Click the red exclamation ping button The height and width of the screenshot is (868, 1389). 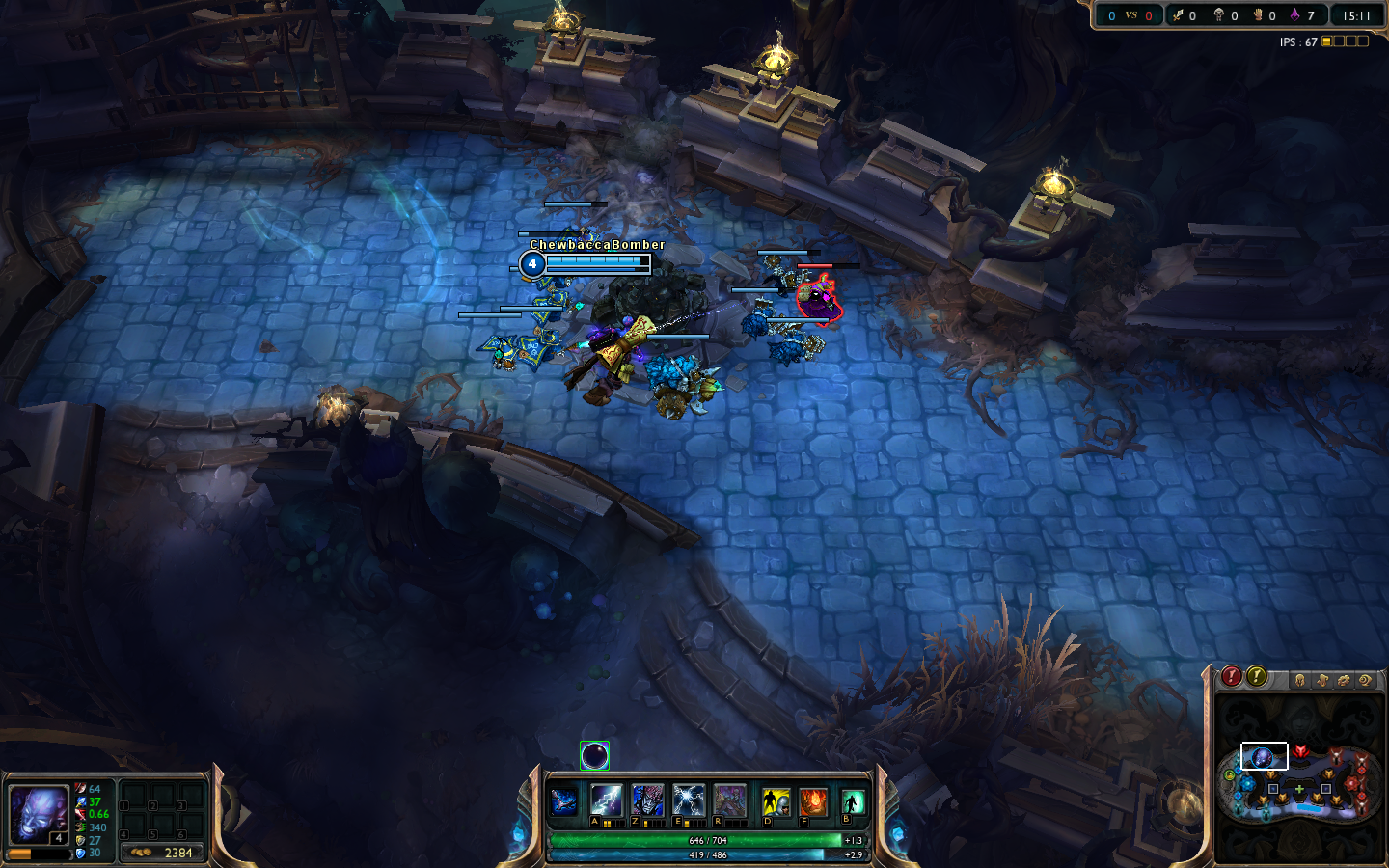(x=1232, y=677)
